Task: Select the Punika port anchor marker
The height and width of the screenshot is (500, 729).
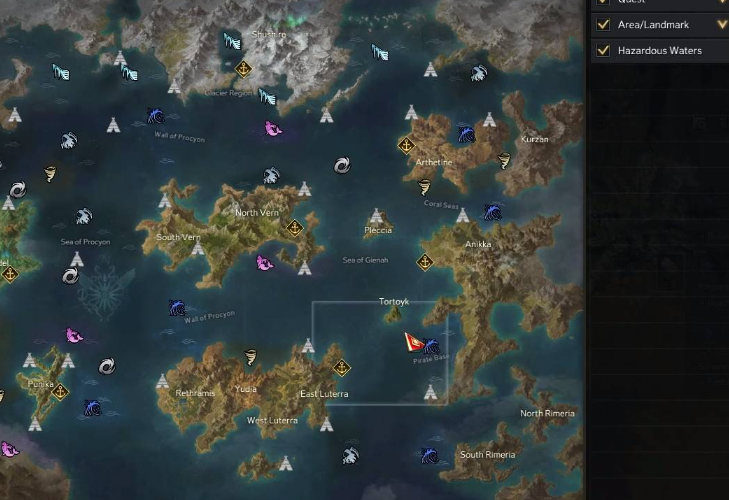Action: (60, 391)
